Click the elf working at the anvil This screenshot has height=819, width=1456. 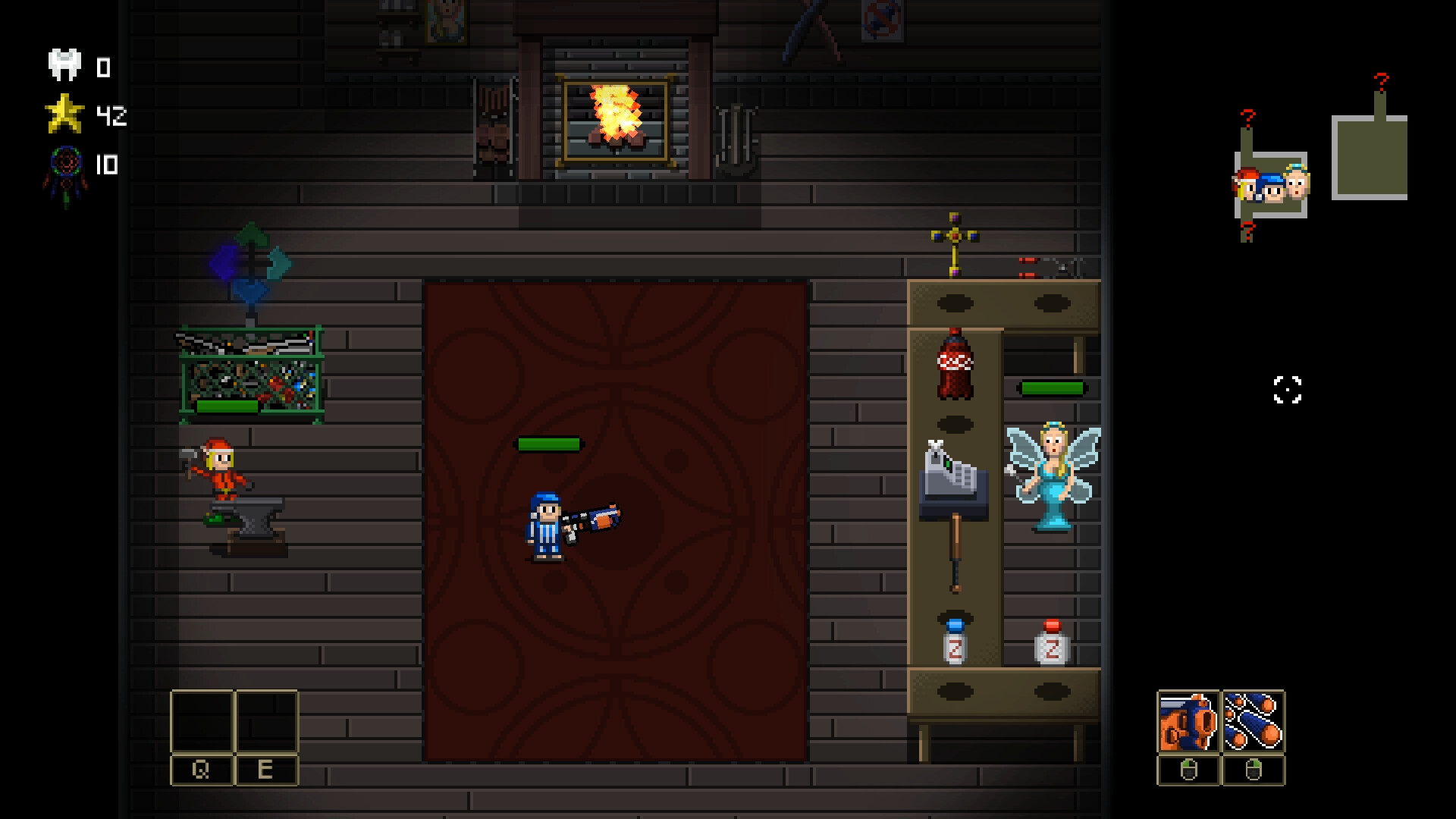point(222,474)
